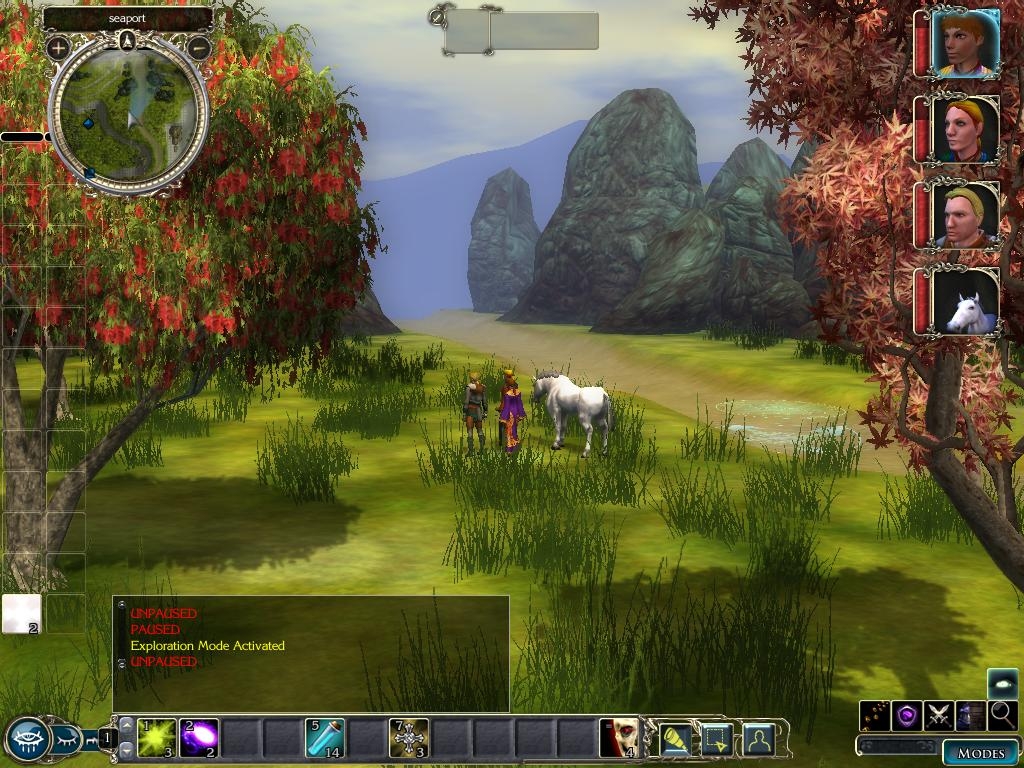Cast the purple orb spell in slot 2
The width and height of the screenshot is (1024, 768).
[198, 738]
